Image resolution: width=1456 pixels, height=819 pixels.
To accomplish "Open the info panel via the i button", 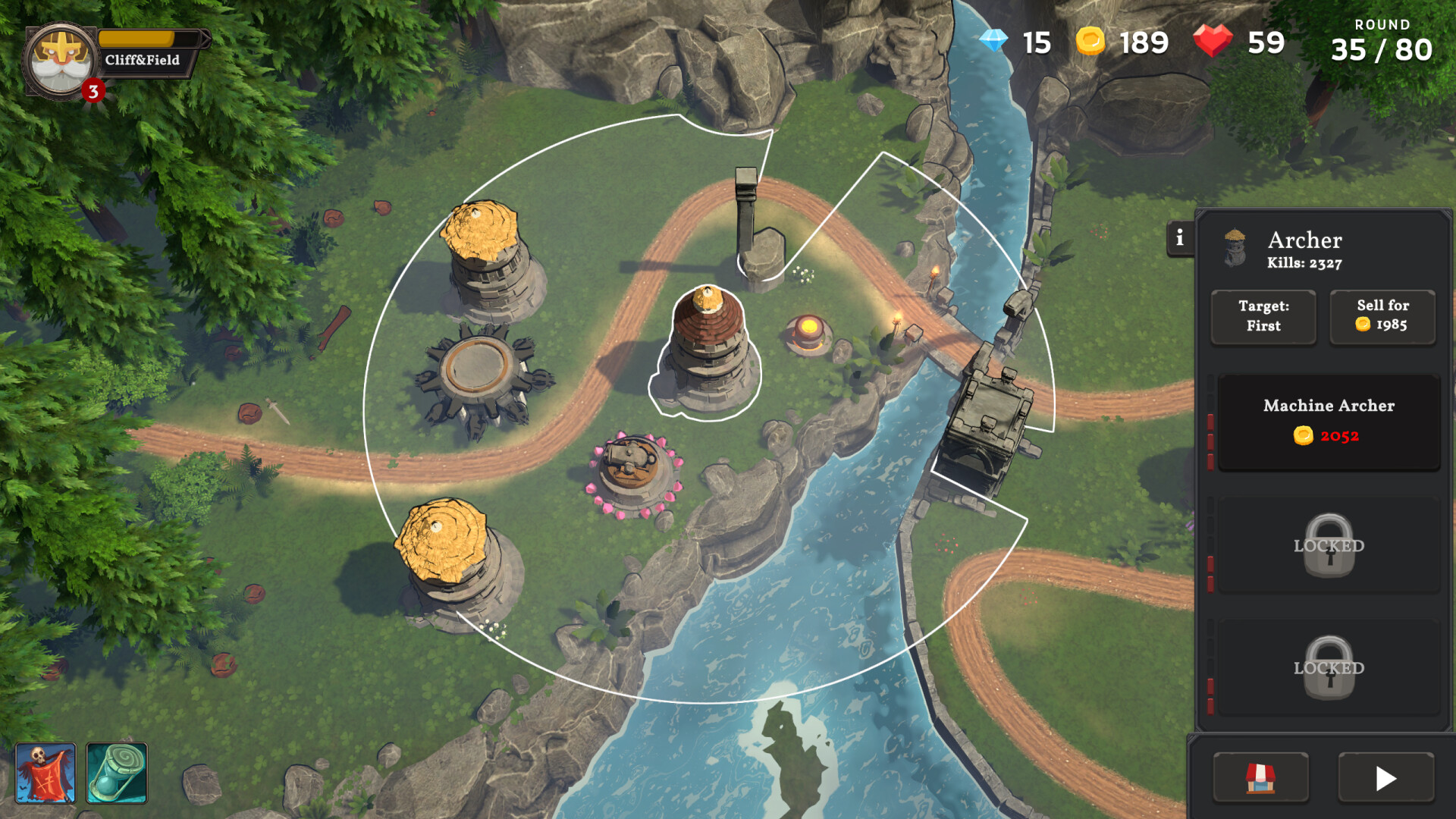I will (x=1178, y=240).
